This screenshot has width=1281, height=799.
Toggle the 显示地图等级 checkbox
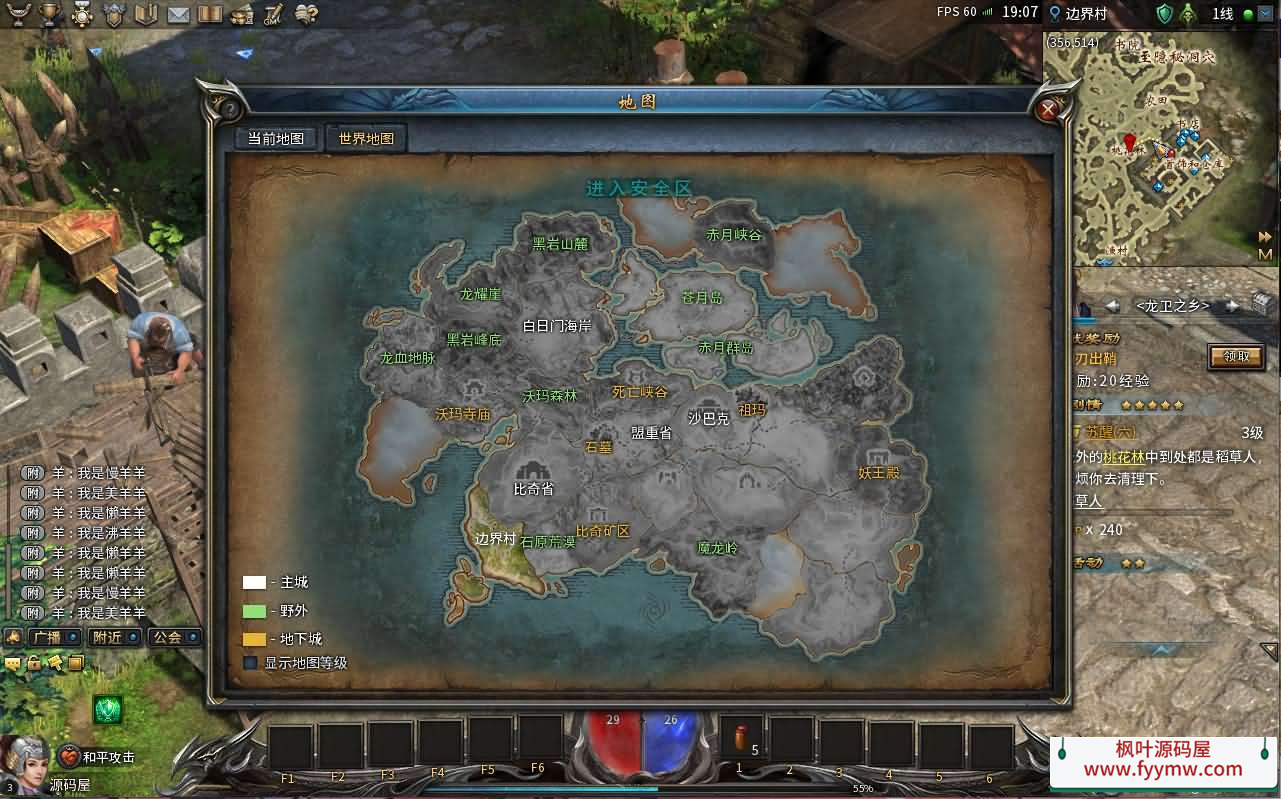point(250,662)
